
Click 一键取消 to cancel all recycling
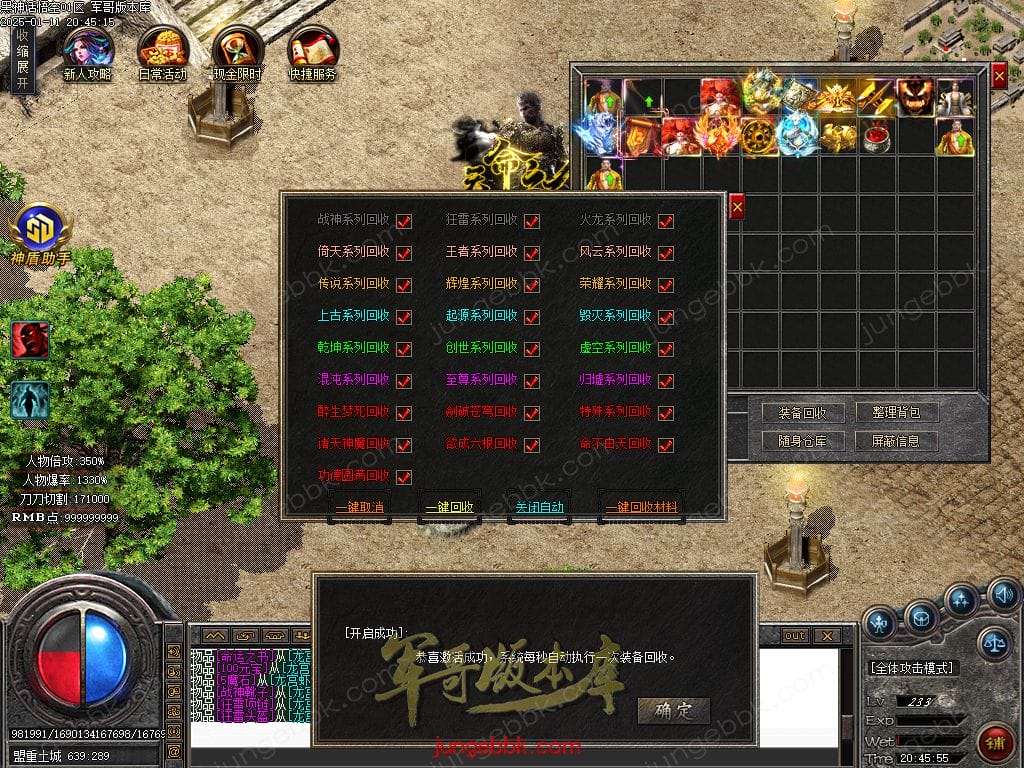pyautogui.click(x=360, y=507)
